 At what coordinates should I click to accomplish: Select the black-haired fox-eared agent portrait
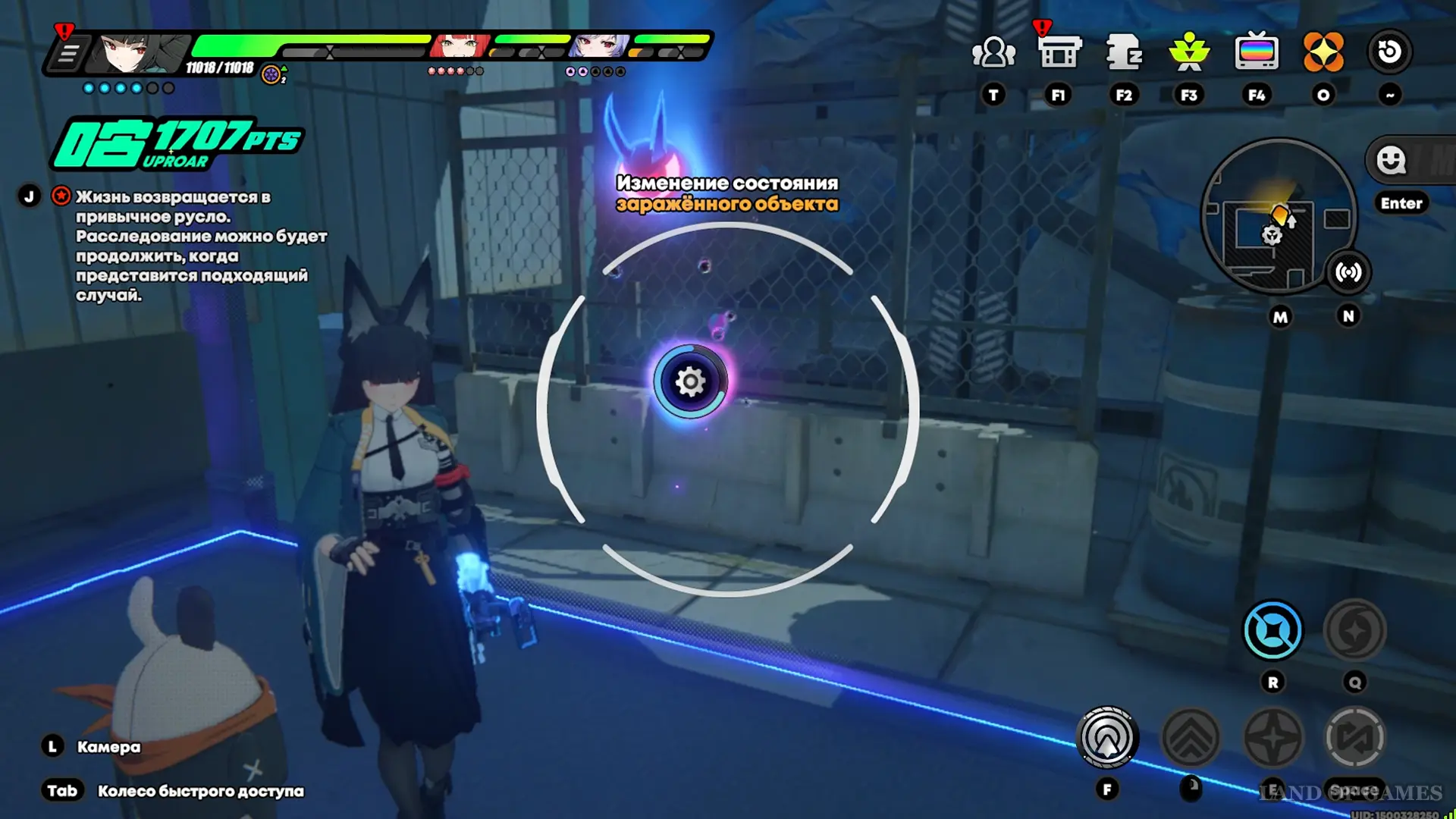(x=136, y=52)
